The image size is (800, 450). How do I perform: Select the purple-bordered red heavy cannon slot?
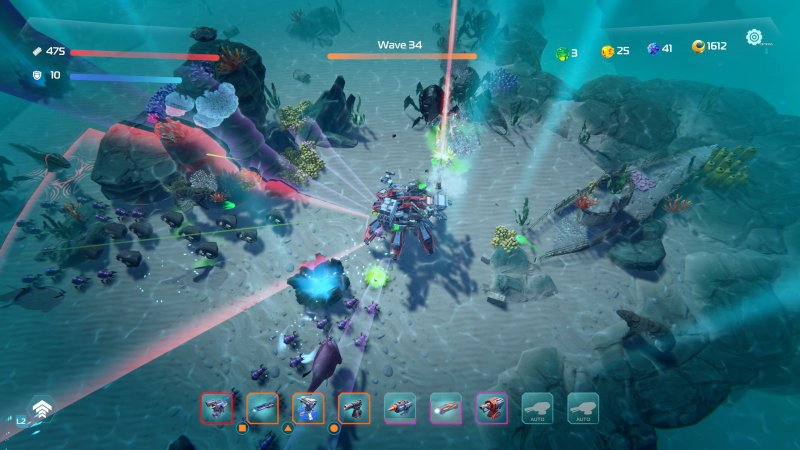(492, 407)
